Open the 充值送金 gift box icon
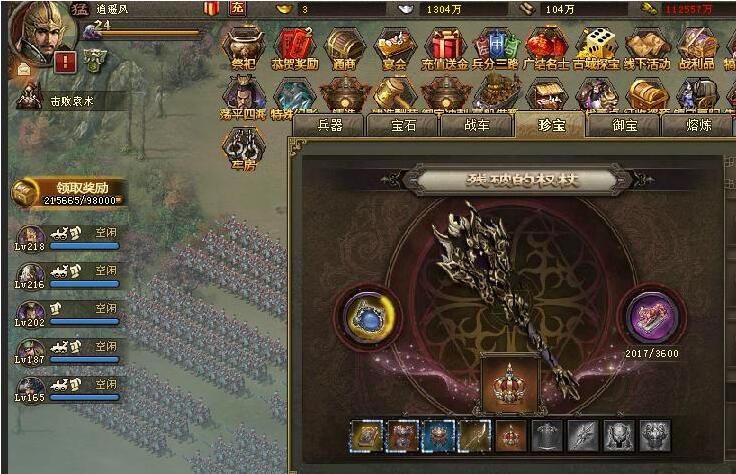Viewport: 736px width, 474px height. (x=445, y=45)
